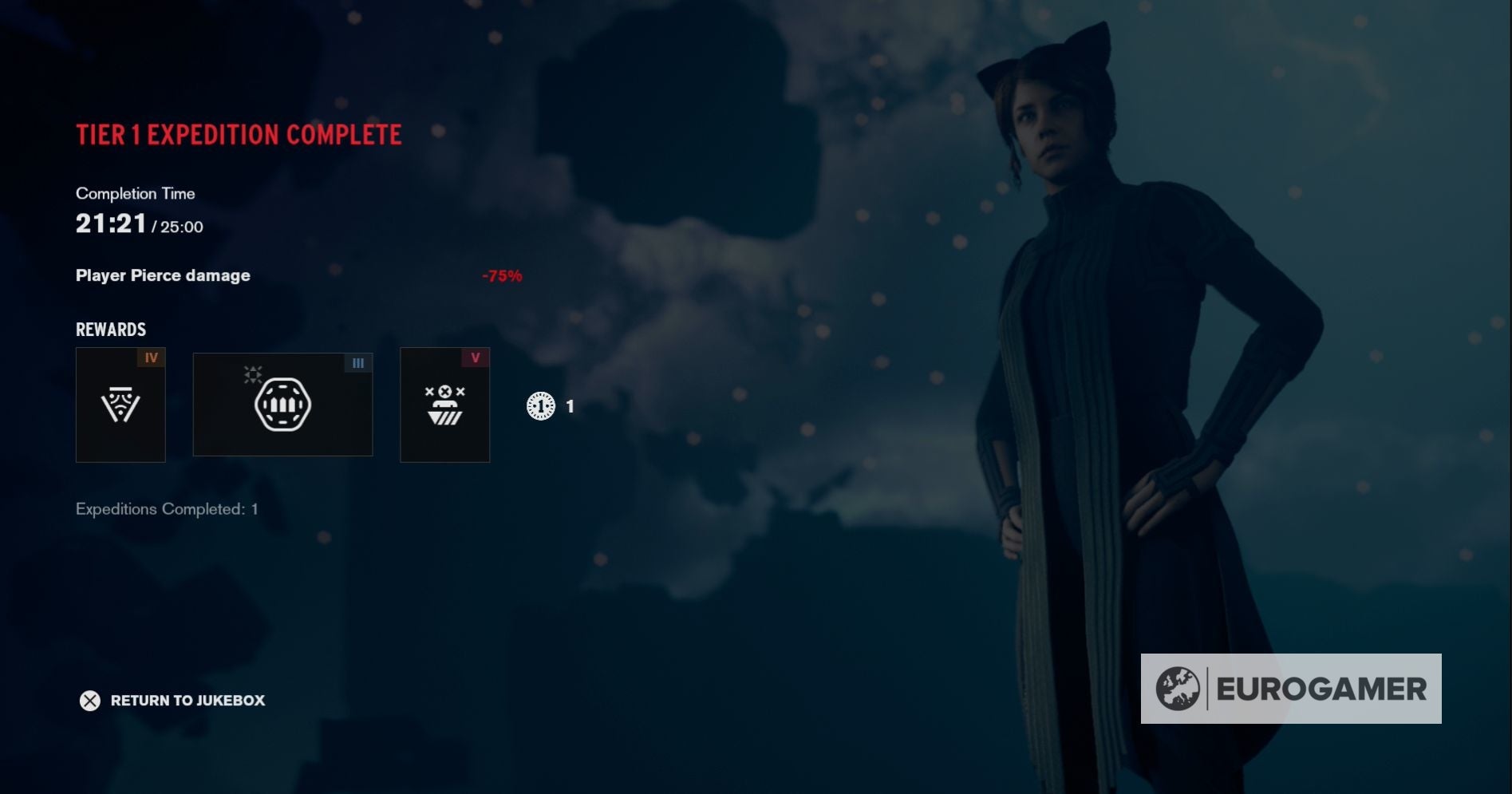Click the V rarity badge on last reward
Image resolution: width=1512 pixels, height=794 pixels.
(476, 359)
